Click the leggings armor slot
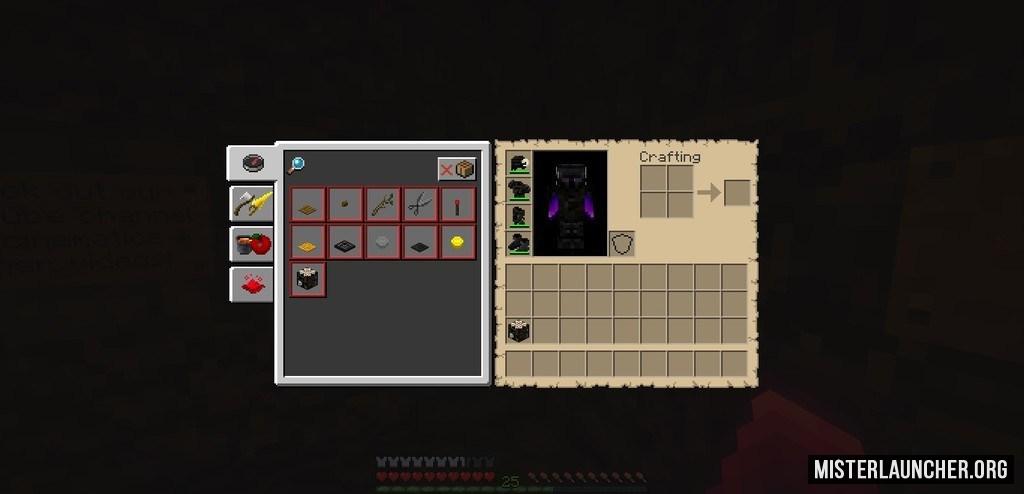Image resolution: width=1024 pixels, height=494 pixels. pos(519,216)
